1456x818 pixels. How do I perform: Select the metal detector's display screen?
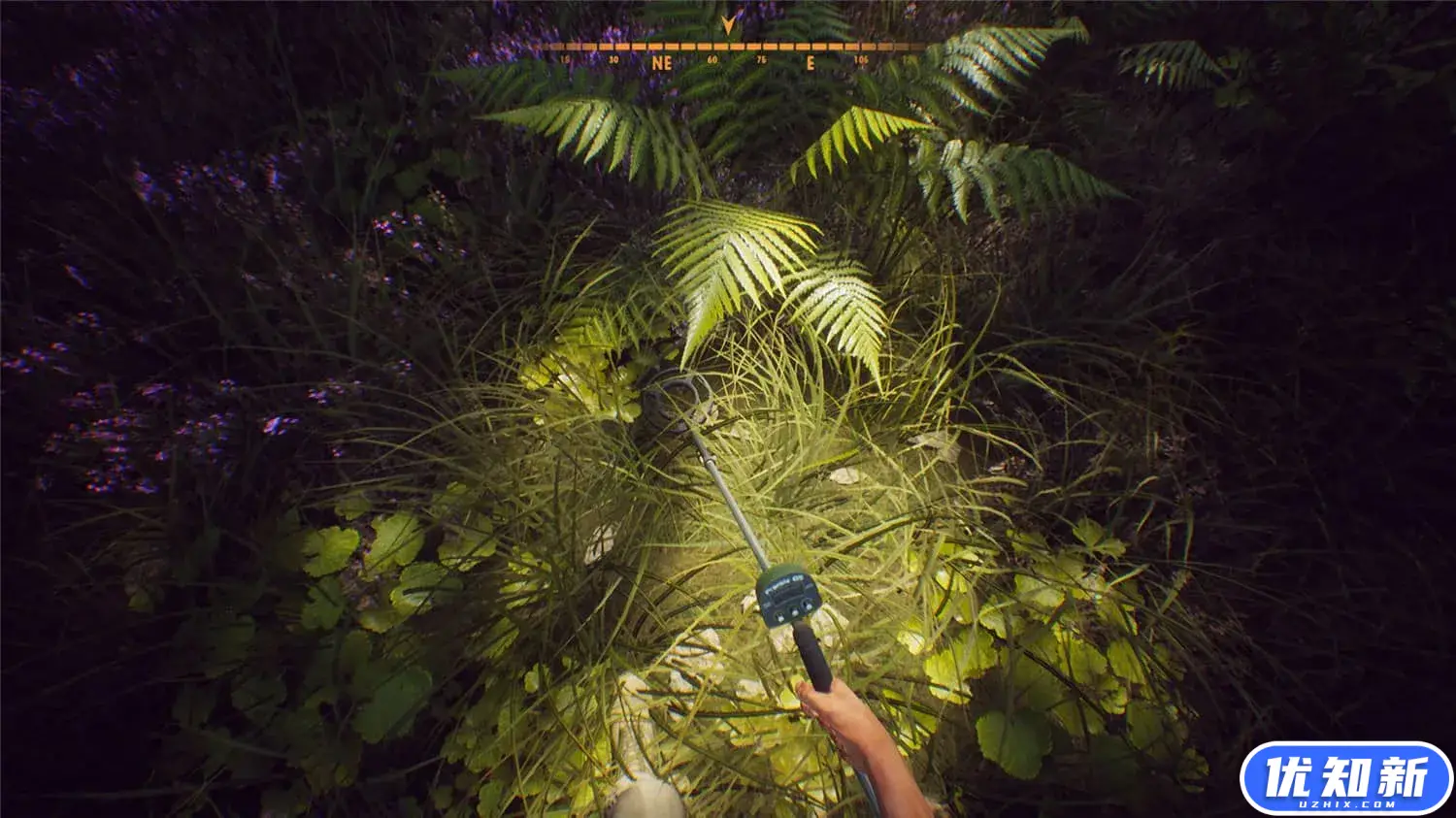click(x=788, y=592)
